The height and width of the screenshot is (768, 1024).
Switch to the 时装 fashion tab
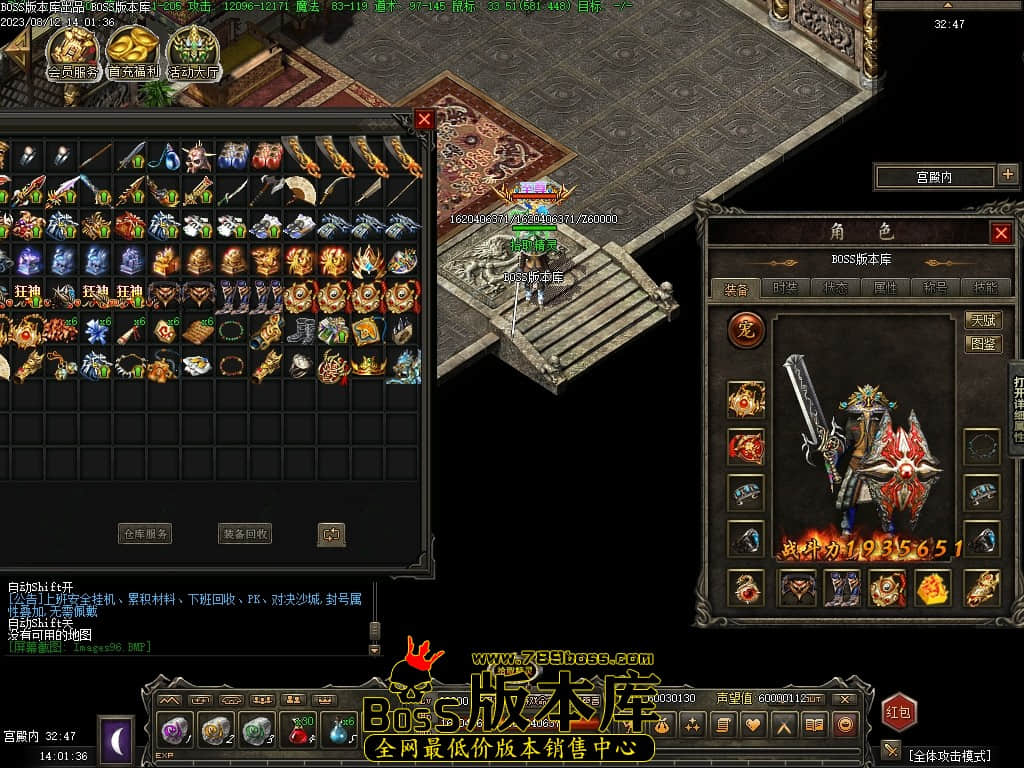[x=786, y=288]
